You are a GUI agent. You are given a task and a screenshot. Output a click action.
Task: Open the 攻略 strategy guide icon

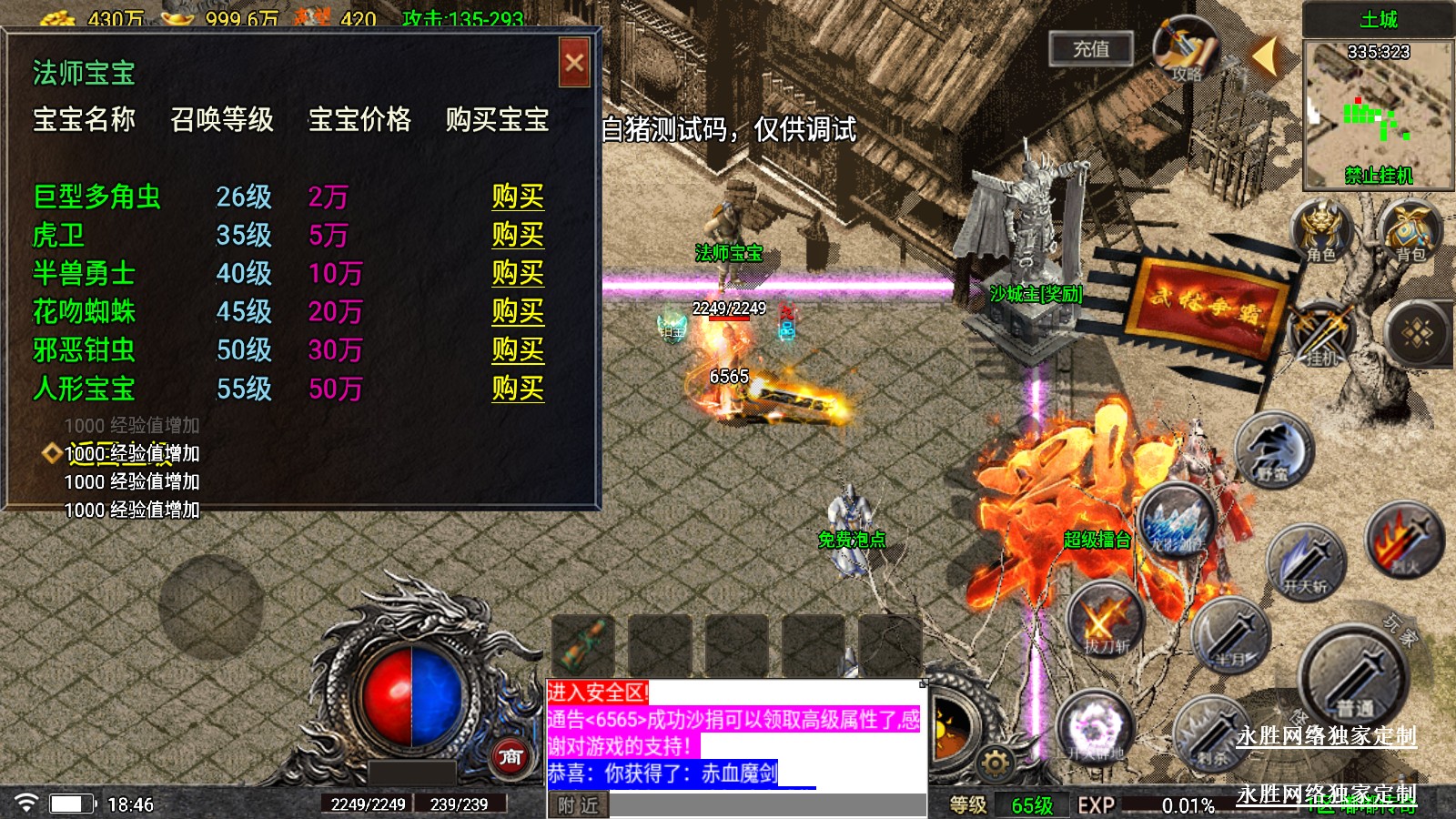pyautogui.click(x=1186, y=49)
